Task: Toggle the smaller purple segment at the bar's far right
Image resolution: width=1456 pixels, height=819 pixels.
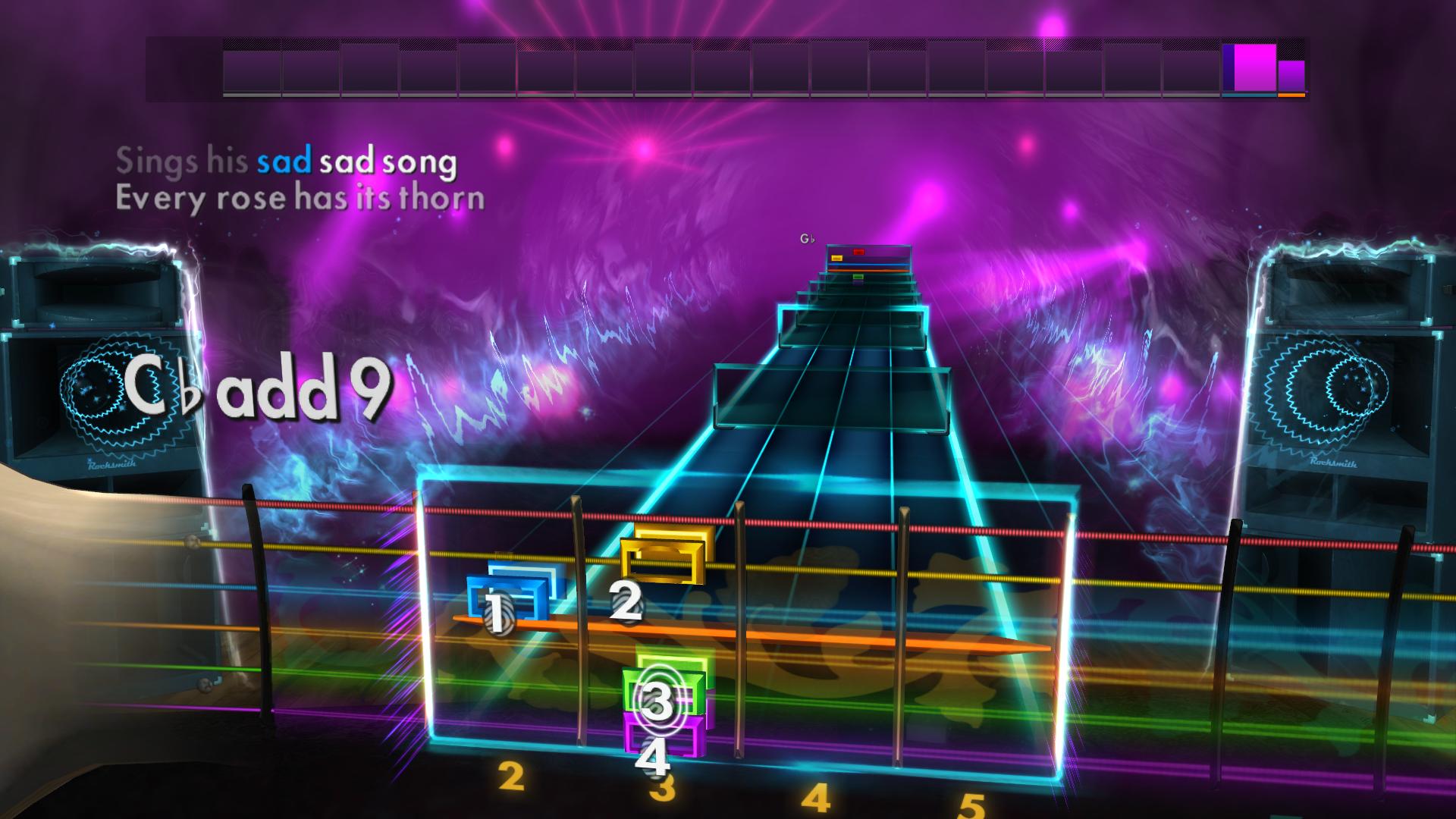Action: [x=1291, y=76]
